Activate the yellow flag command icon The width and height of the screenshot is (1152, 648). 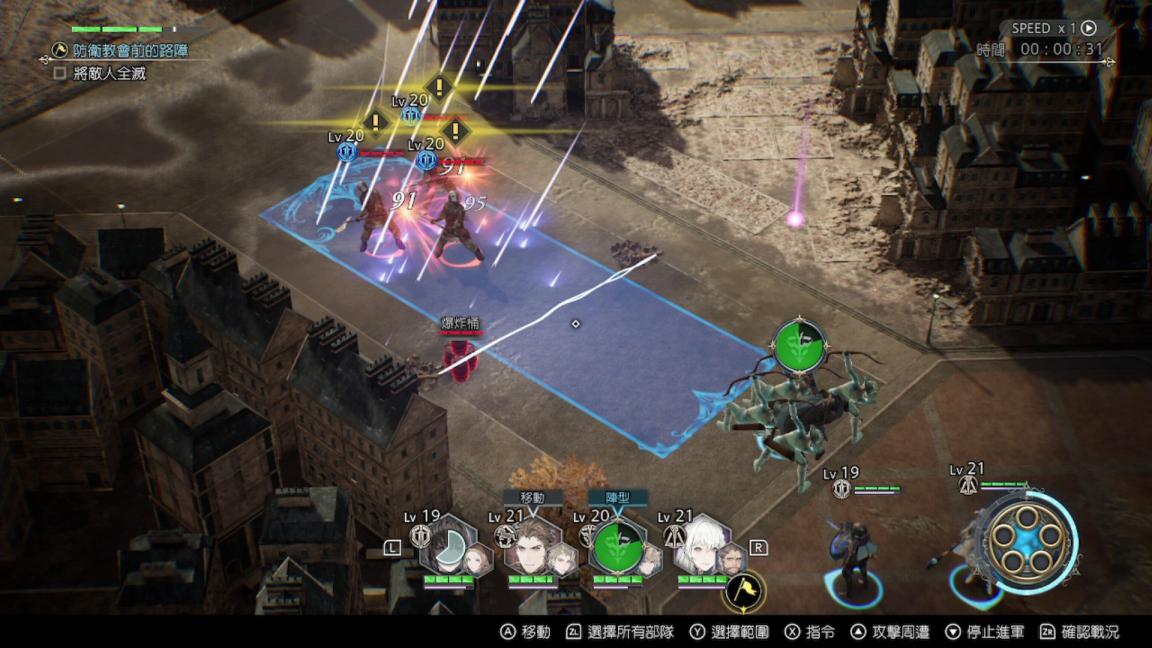tap(742, 592)
